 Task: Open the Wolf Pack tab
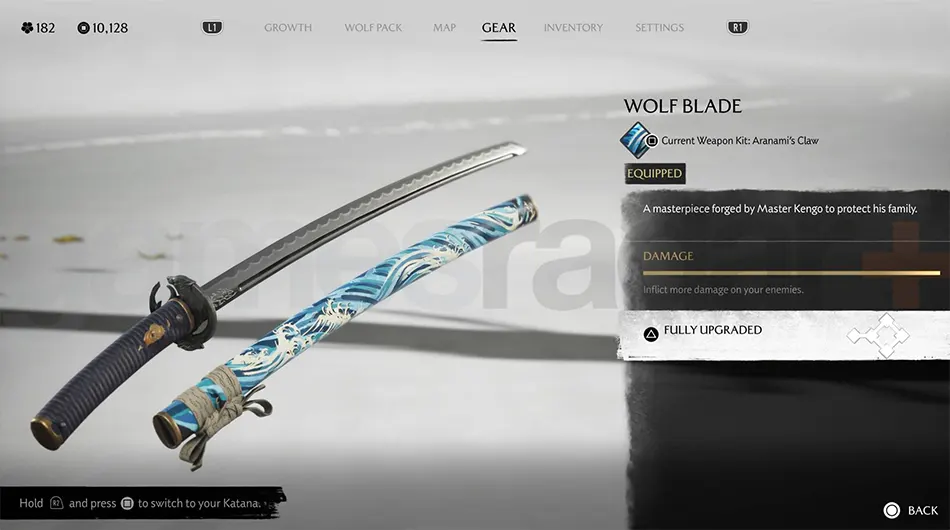373,28
